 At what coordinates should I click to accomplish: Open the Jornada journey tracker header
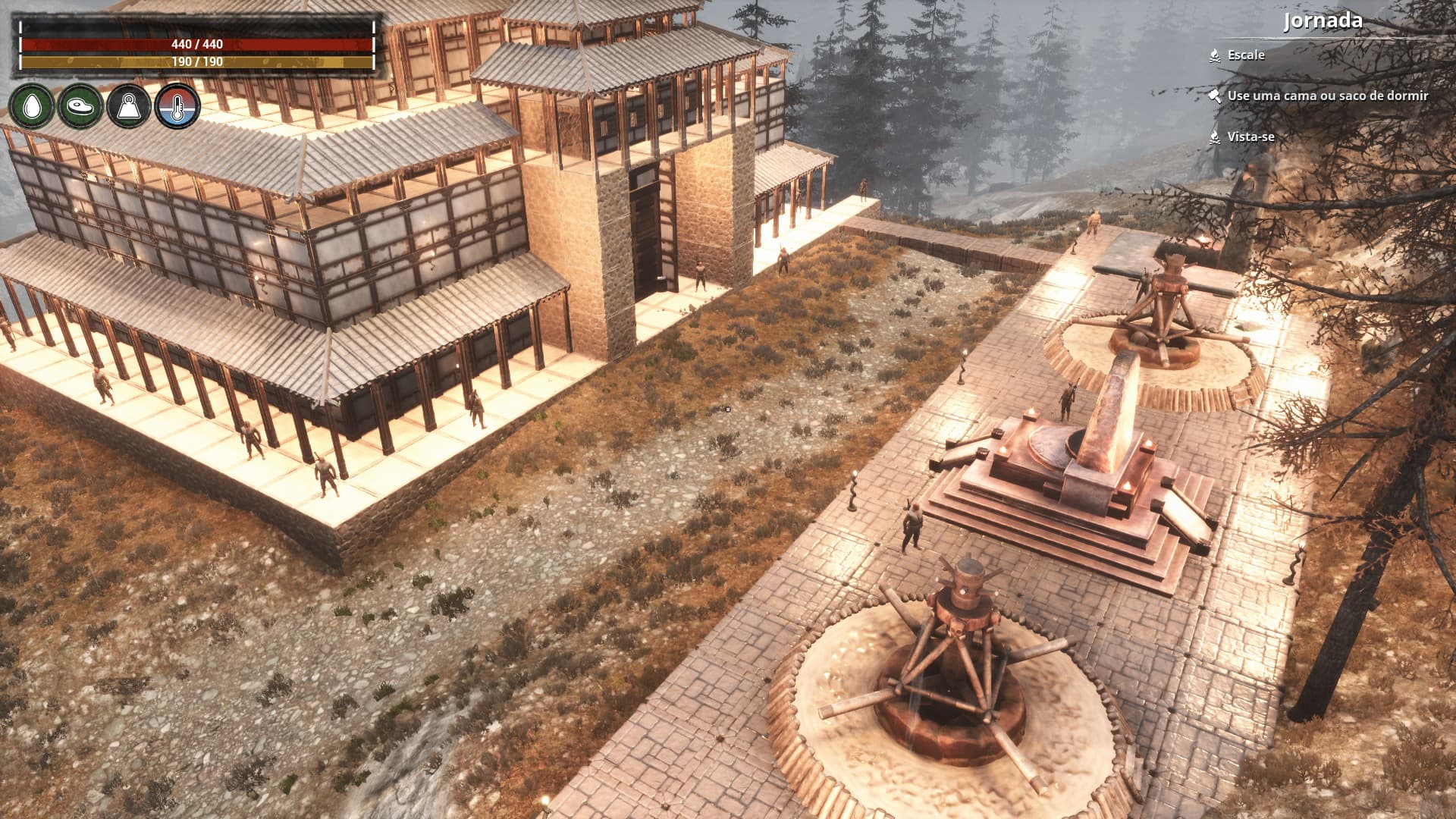(1323, 20)
